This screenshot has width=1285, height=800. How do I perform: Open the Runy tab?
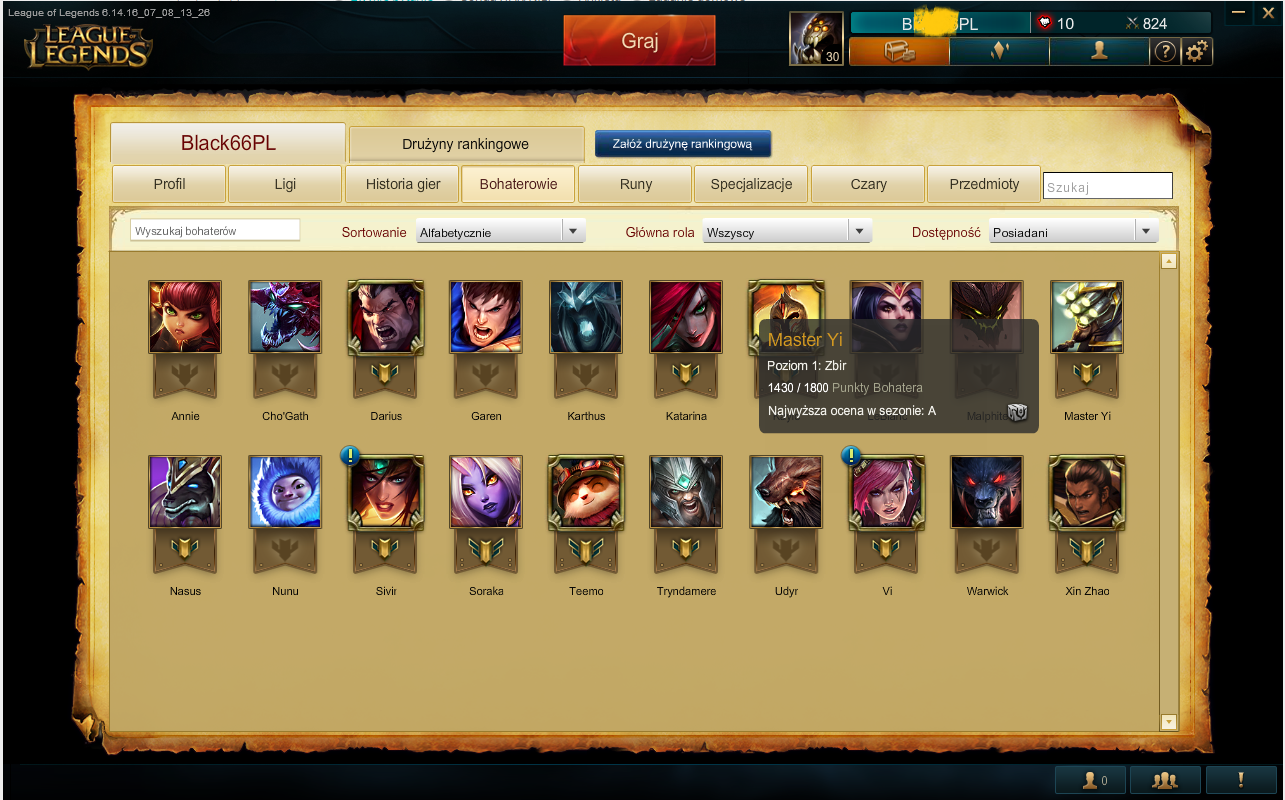pyautogui.click(x=635, y=184)
